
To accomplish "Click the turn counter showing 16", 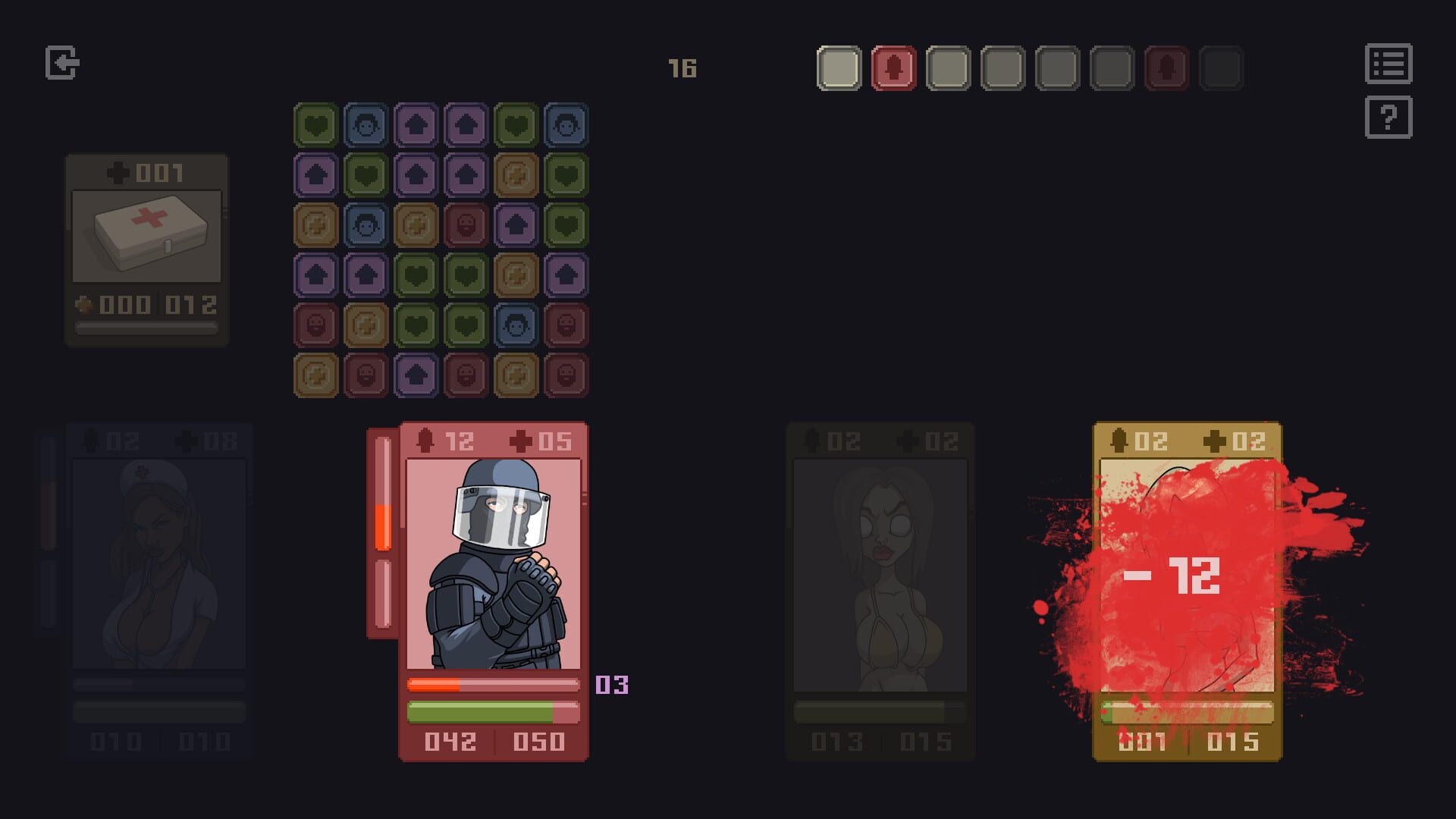I will pyautogui.click(x=682, y=67).
